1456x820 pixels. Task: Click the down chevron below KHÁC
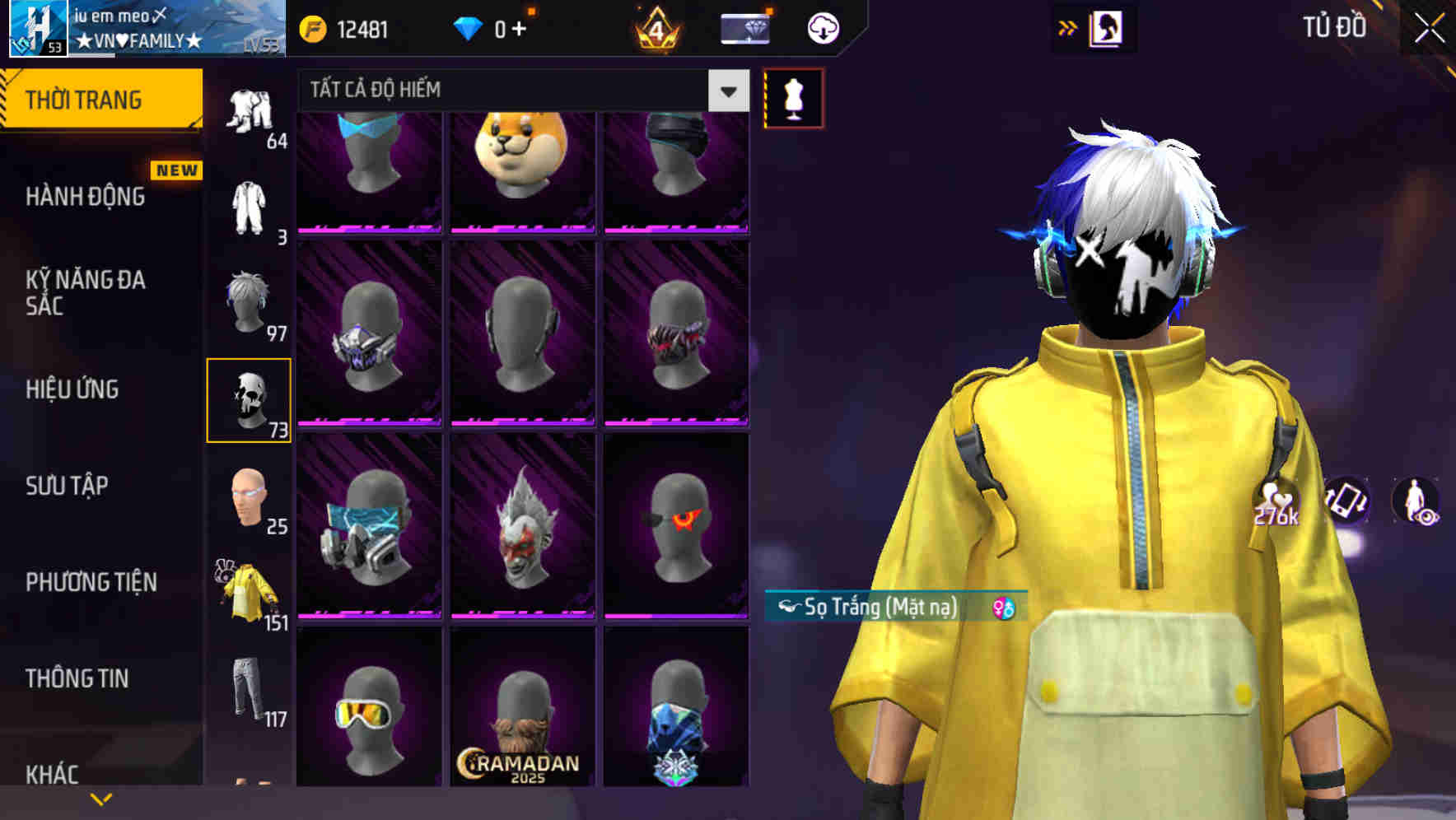102,799
